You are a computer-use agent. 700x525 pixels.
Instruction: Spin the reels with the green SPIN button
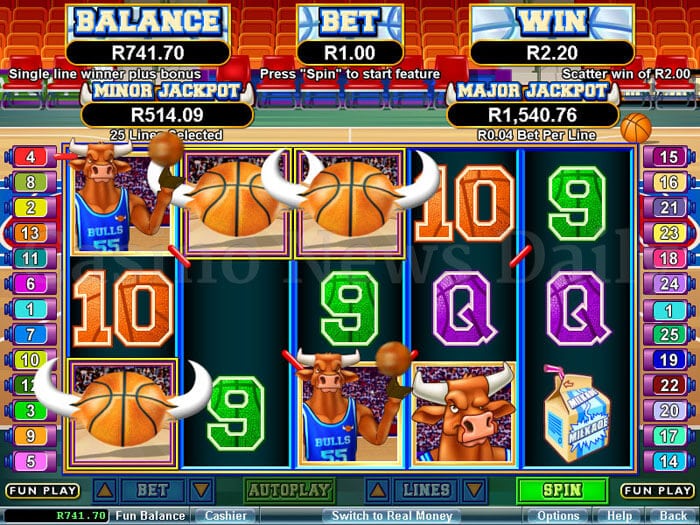[561, 491]
